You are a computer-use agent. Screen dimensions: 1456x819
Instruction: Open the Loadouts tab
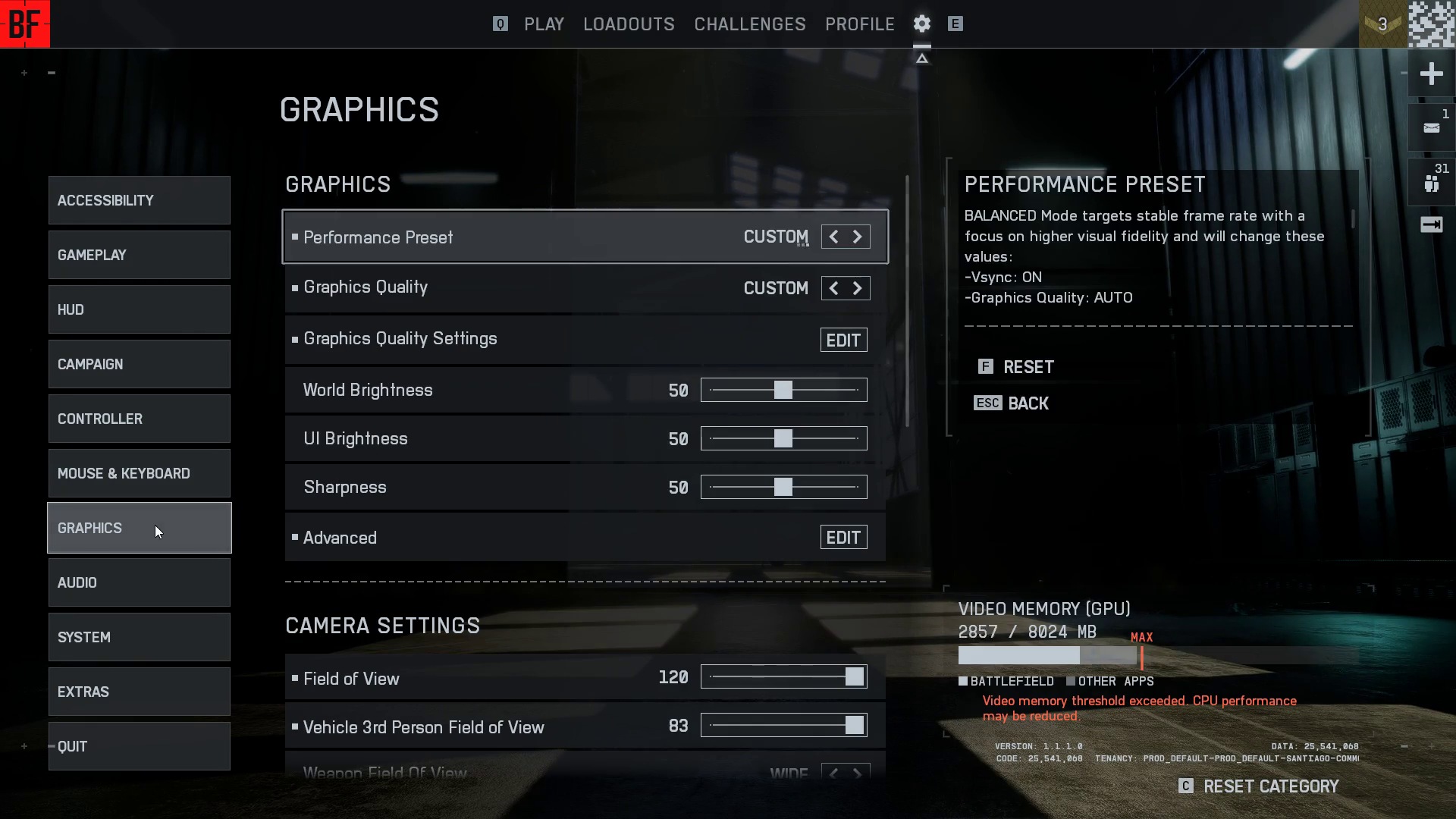[629, 24]
